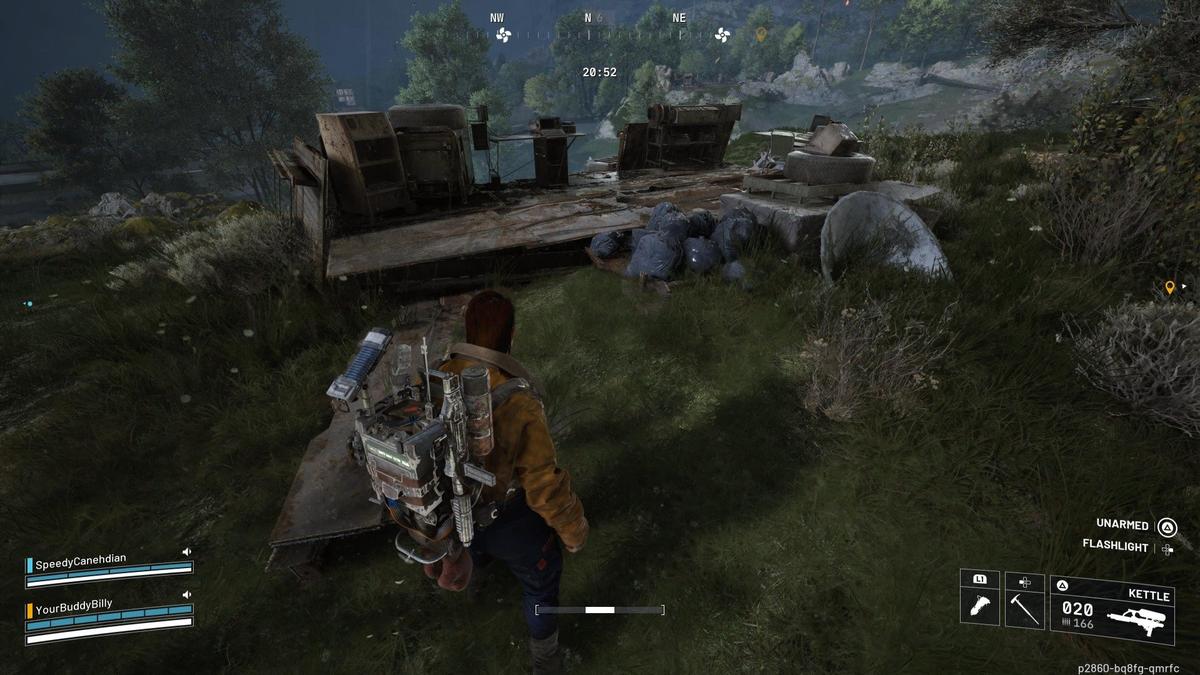Click the fan marker right of NE

click(x=722, y=35)
